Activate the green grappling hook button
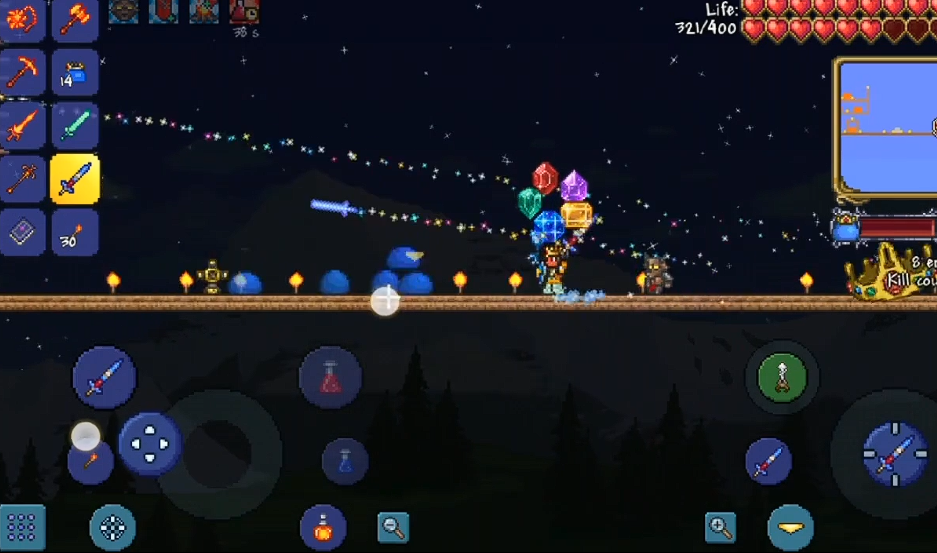Screen dimensions: 937x553 [x=781, y=377]
